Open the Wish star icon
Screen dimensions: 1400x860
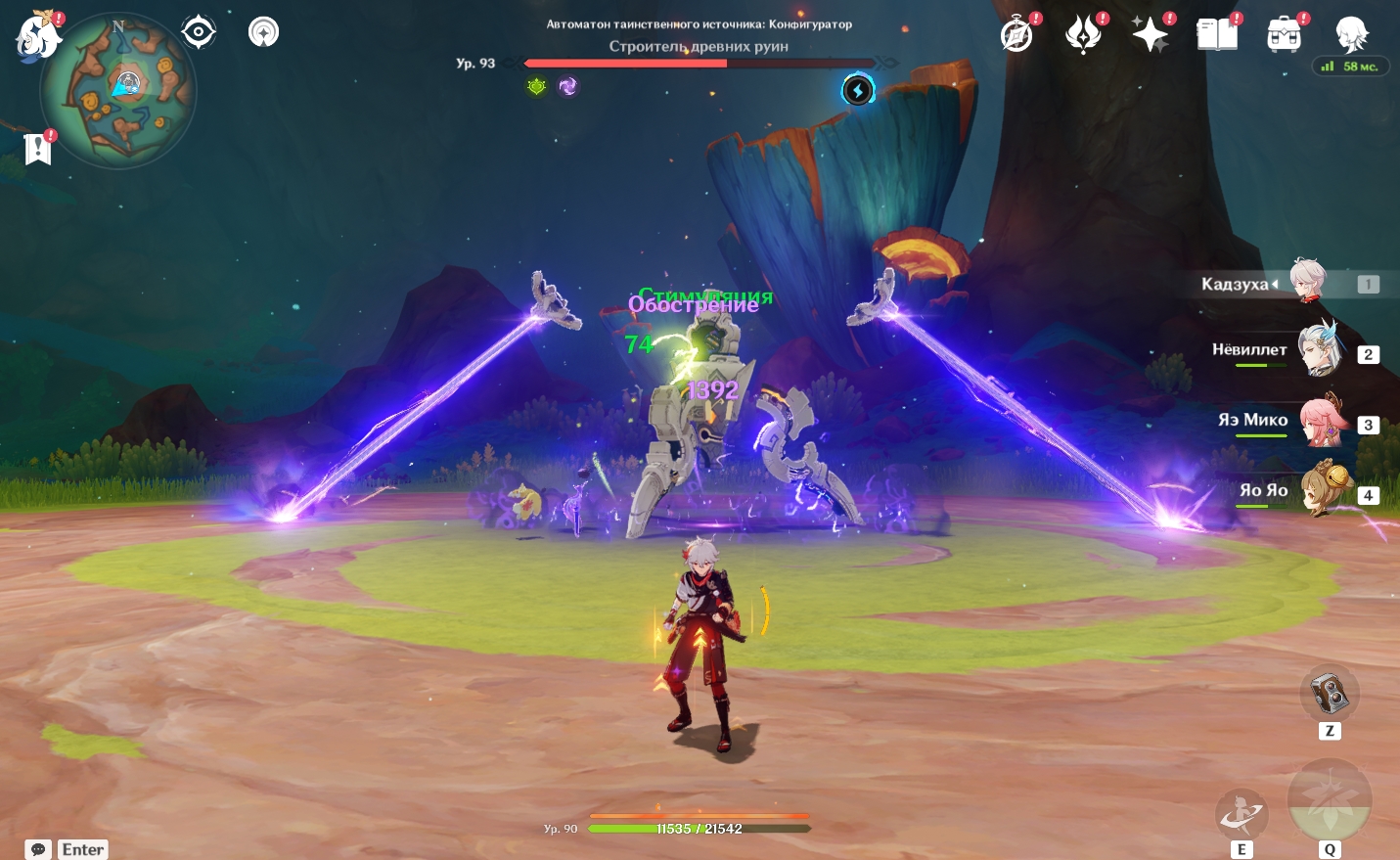(x=1150, y=35)
